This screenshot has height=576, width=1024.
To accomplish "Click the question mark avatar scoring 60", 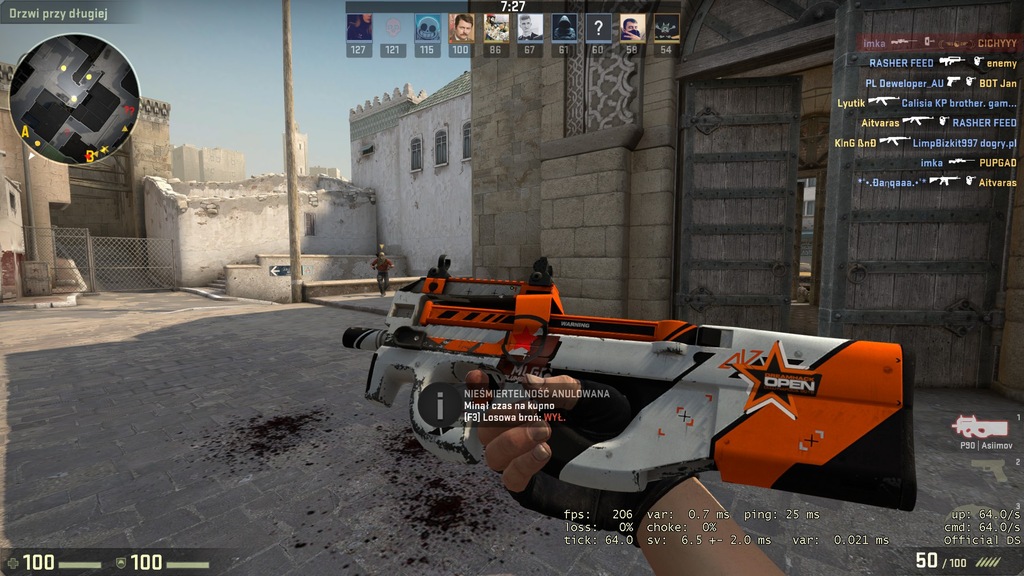I will pyautogui.click(x=598, y=27).
